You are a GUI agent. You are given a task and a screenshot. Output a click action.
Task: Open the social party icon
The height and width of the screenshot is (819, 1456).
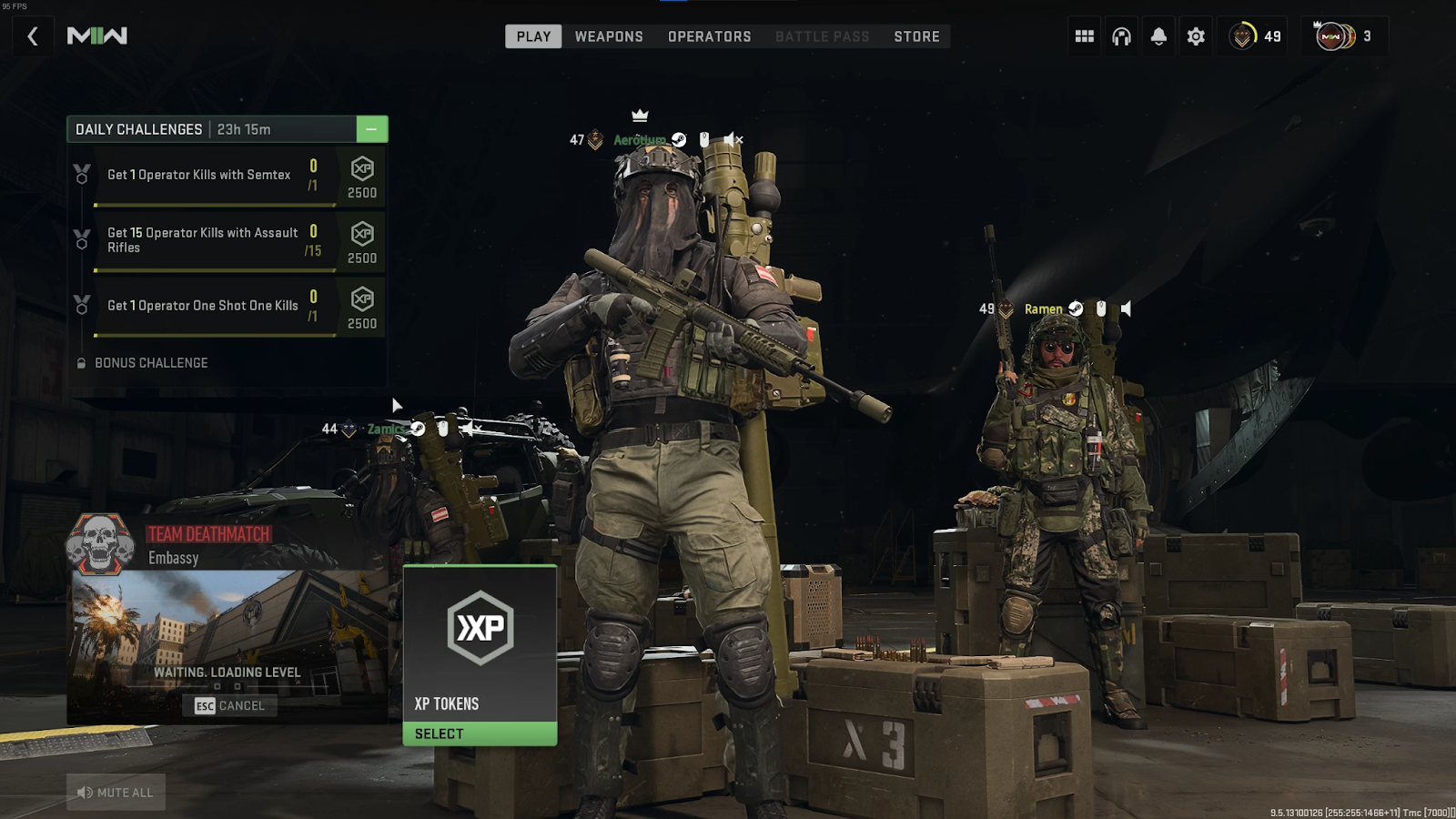pos(1342,36)
